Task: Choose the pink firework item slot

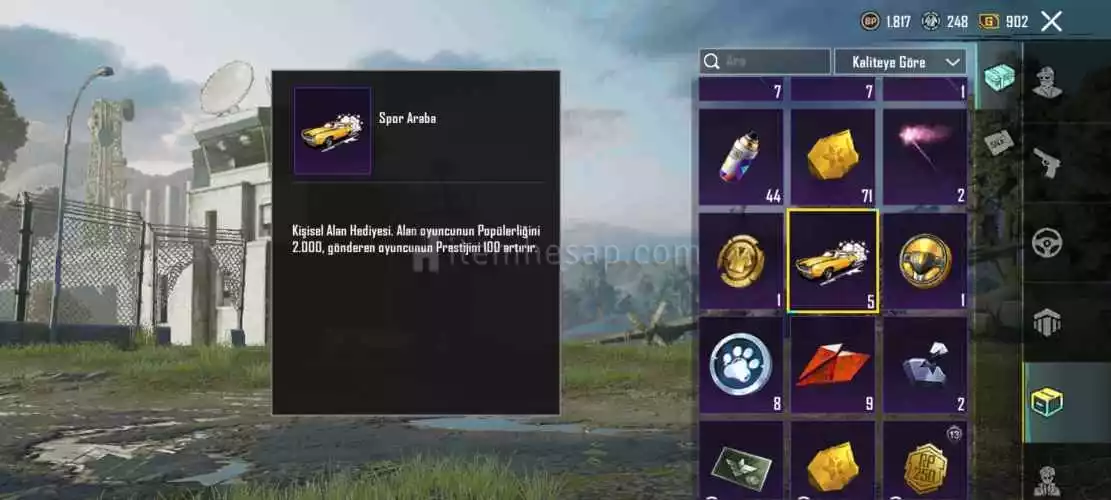Action: click(x=925, y=157)
